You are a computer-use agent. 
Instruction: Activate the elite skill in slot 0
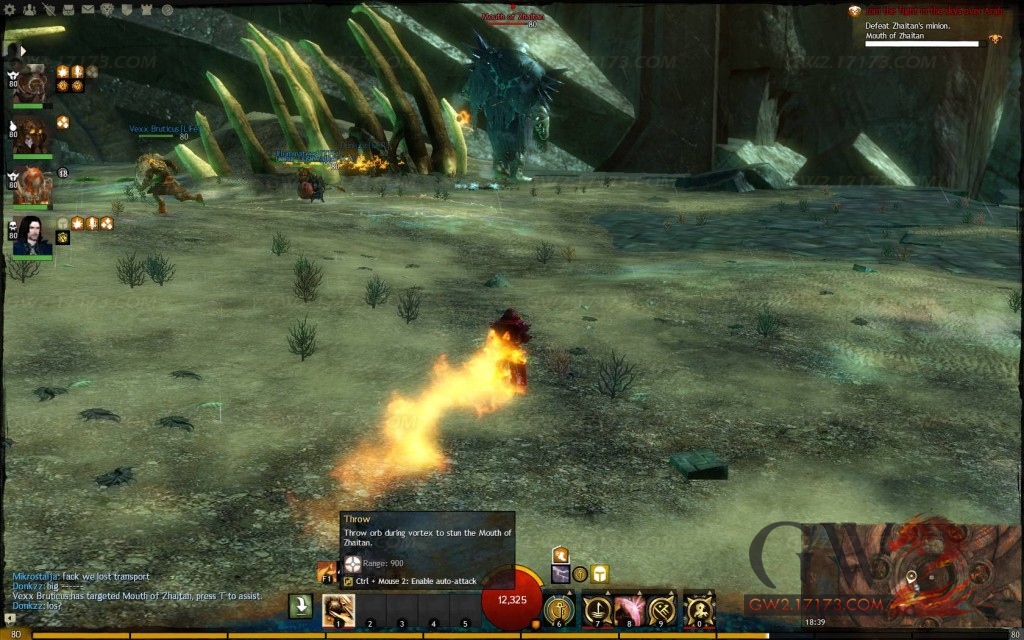(698, 609)
